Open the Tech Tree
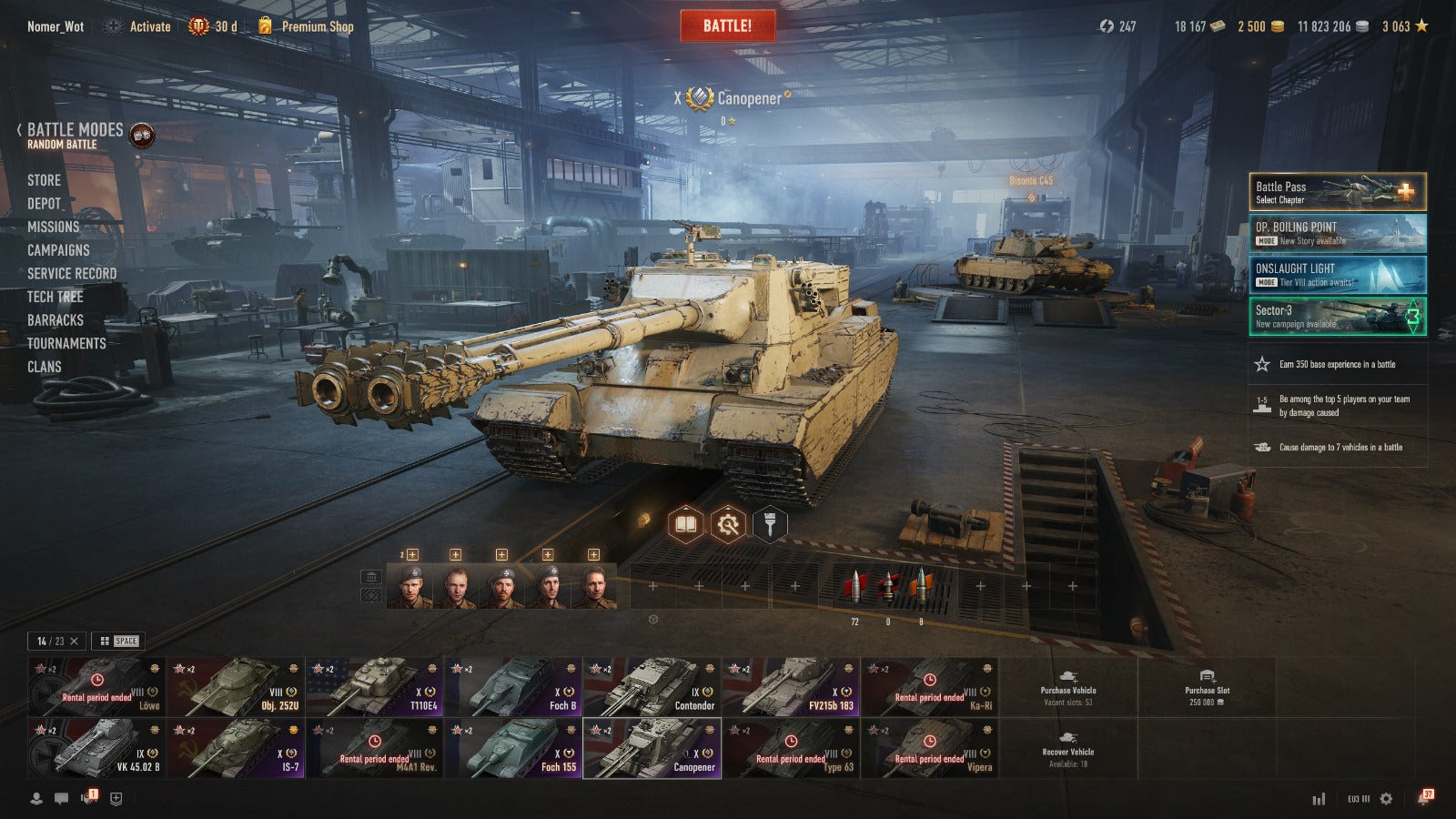Screen dimensions: 1456x819 pyautogui.click(x=55, y=297)
